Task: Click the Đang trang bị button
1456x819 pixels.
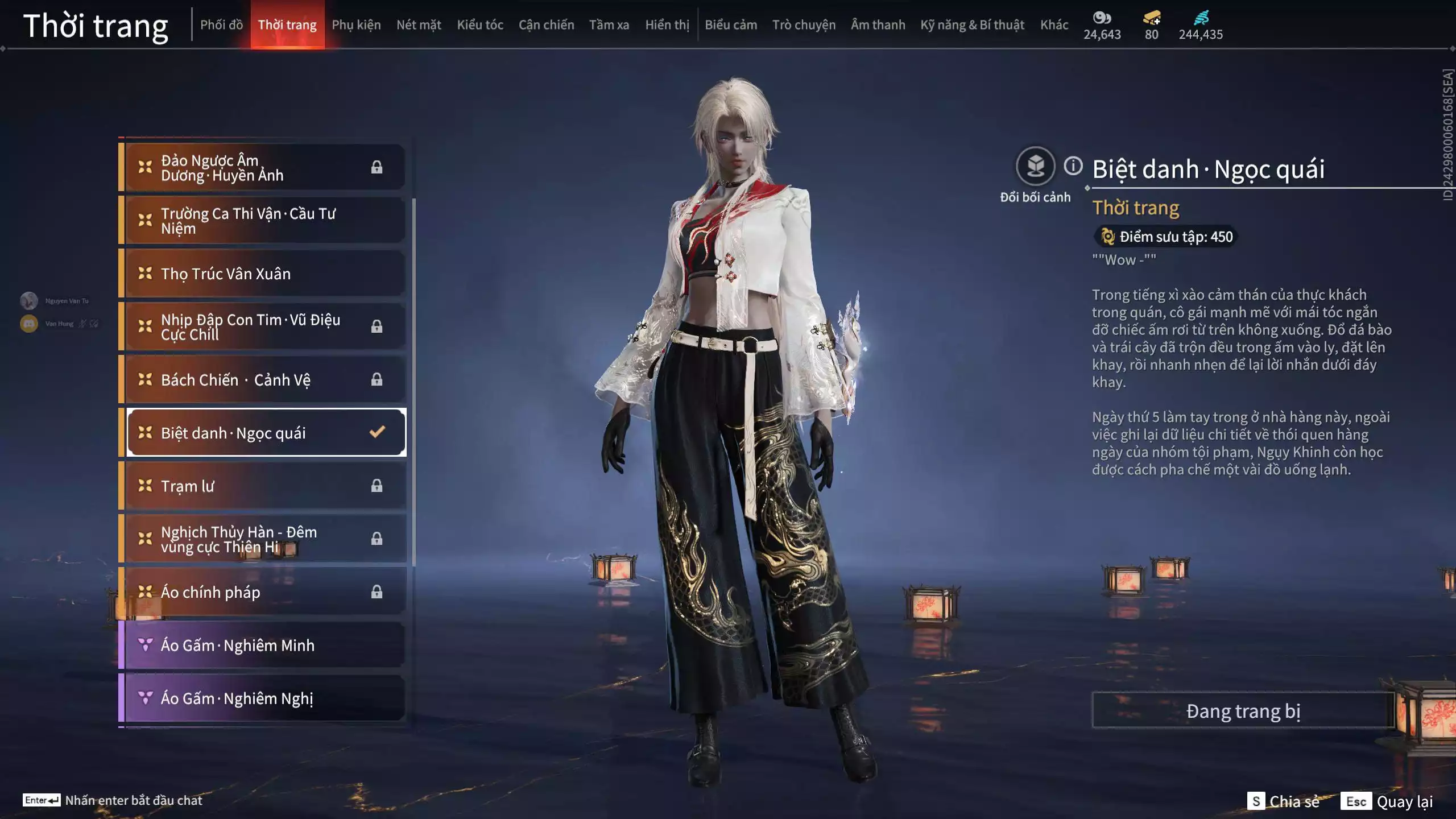Action: (x=1243, y=711)
